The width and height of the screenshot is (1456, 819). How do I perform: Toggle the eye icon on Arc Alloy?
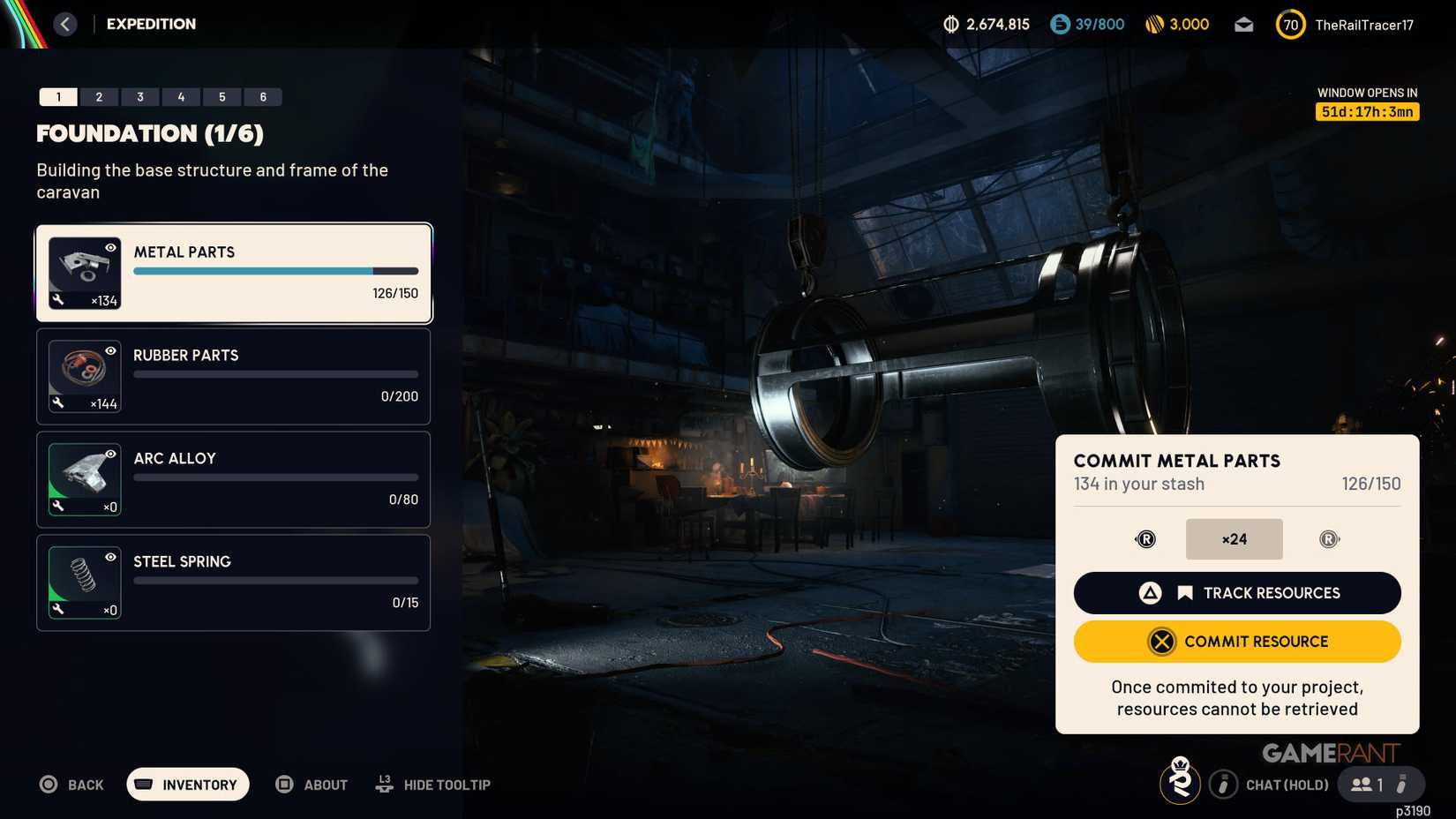tap(109, 455)
